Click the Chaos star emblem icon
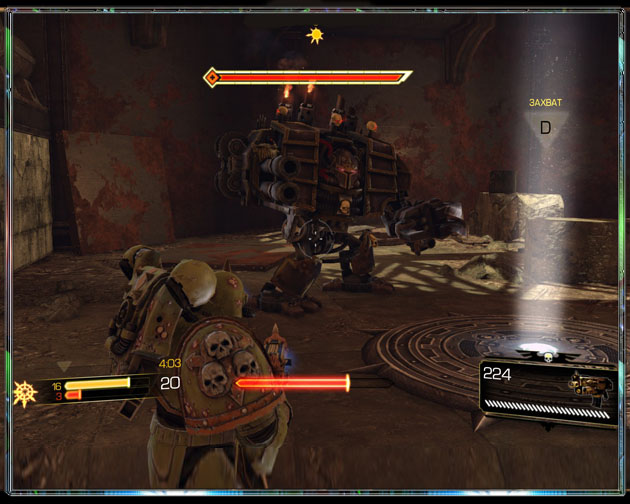 tap(26, 392)
